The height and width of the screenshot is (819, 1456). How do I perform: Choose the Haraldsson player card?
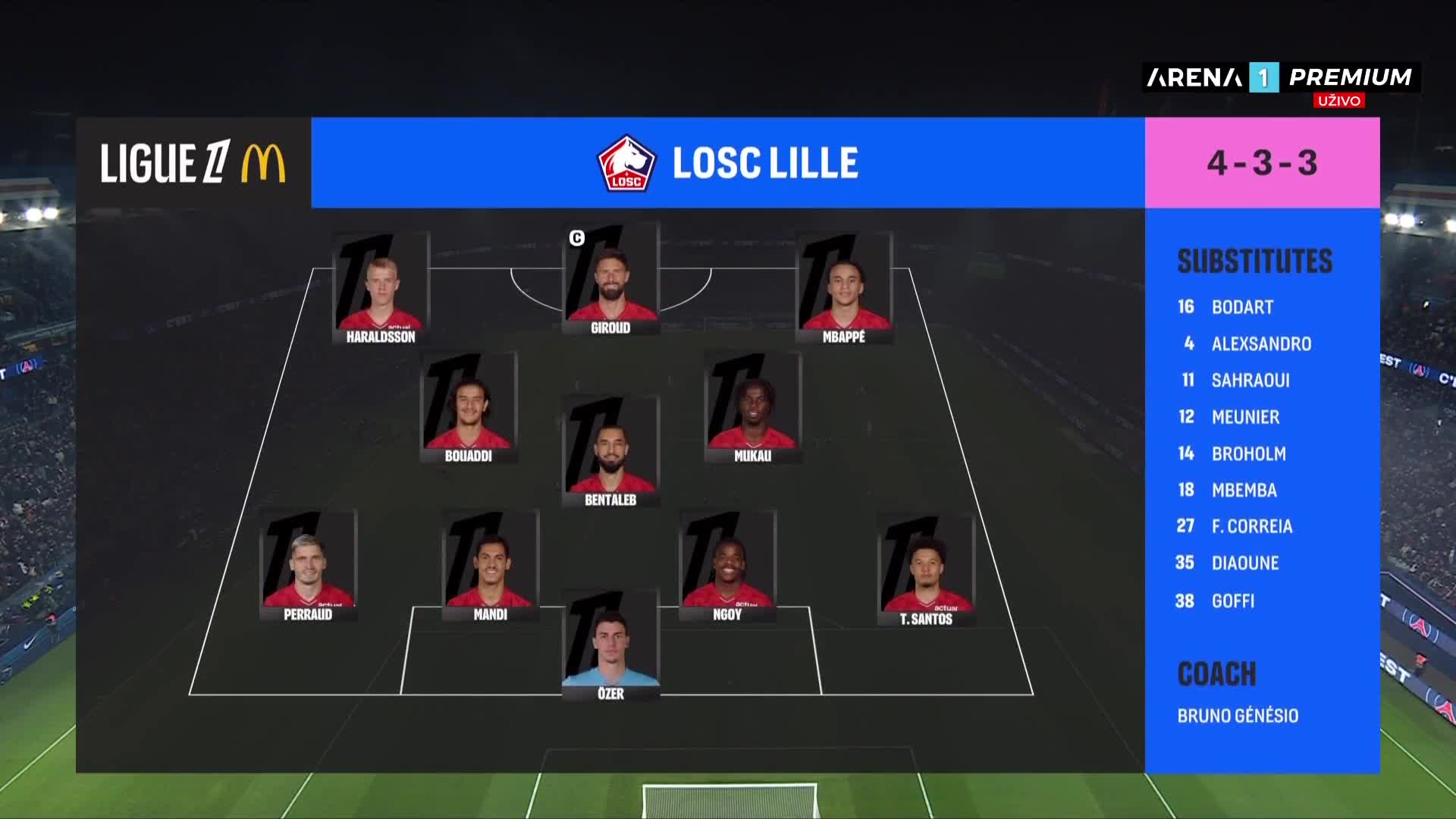click(x=381, y=290)
